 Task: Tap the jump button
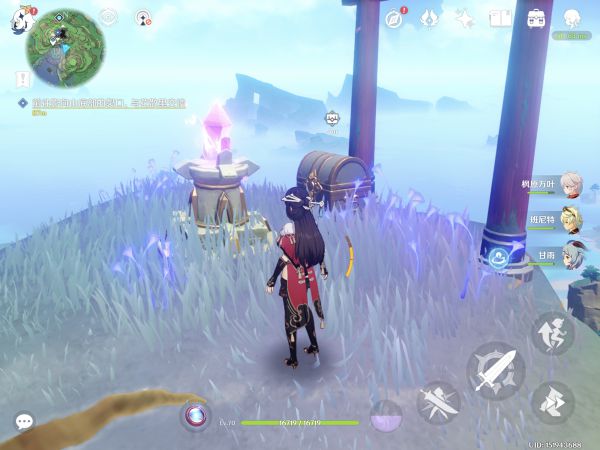coord(552,332)
